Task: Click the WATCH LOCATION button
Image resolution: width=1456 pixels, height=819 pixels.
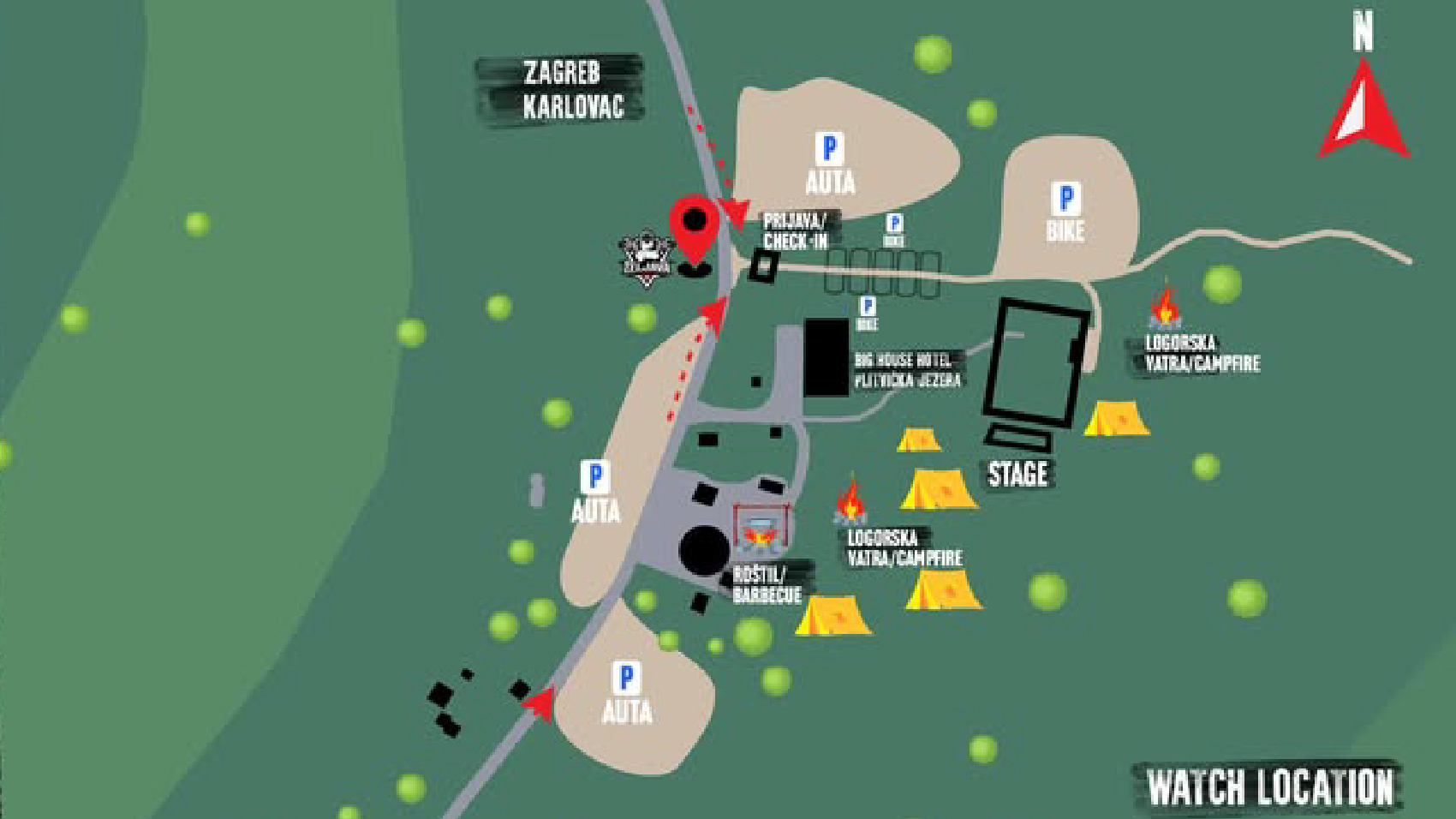Action: tap(1270, 787)
